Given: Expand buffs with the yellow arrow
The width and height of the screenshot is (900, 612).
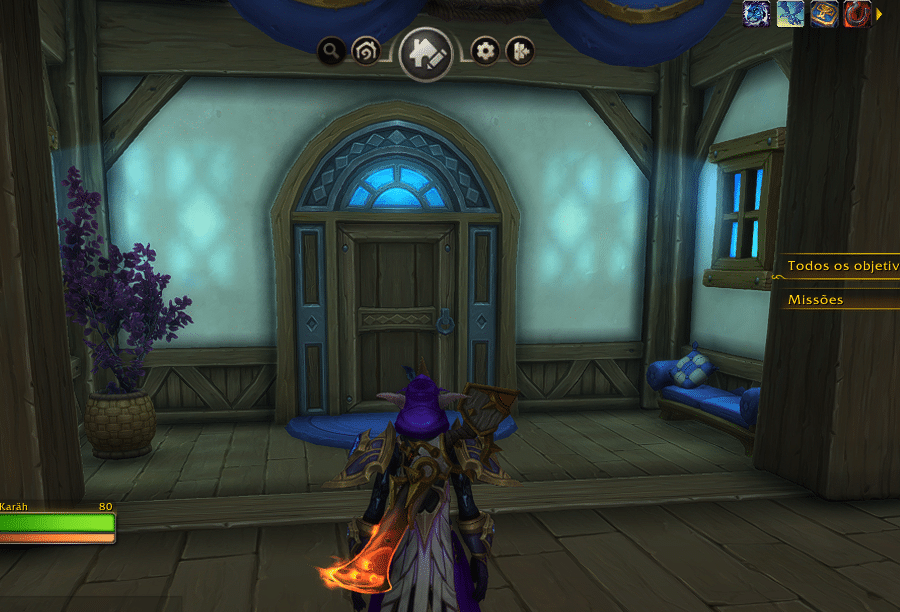Looking at the screenshot, I should [880, 14].
